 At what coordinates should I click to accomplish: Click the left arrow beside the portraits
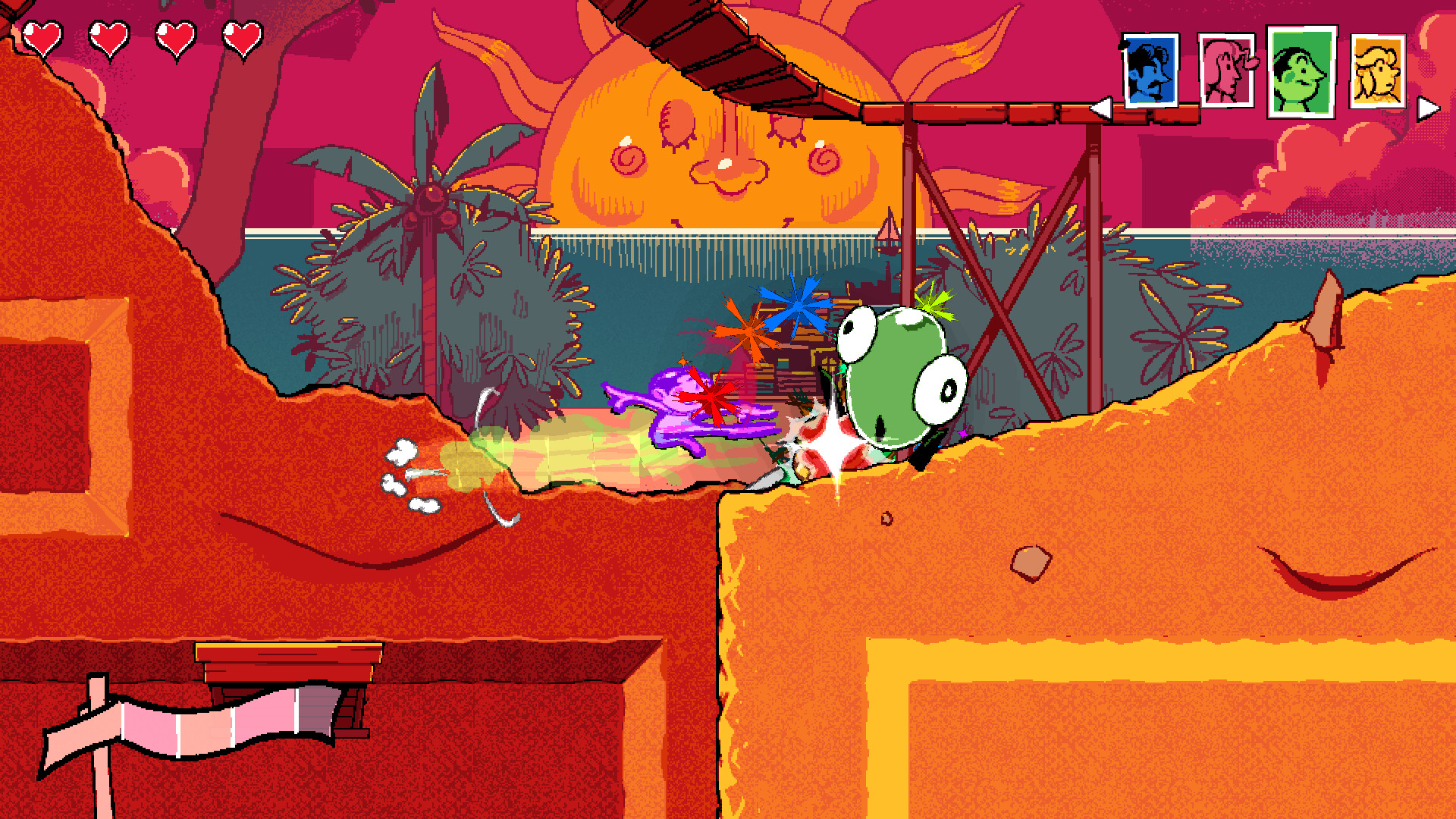(x=1103, y=106)
